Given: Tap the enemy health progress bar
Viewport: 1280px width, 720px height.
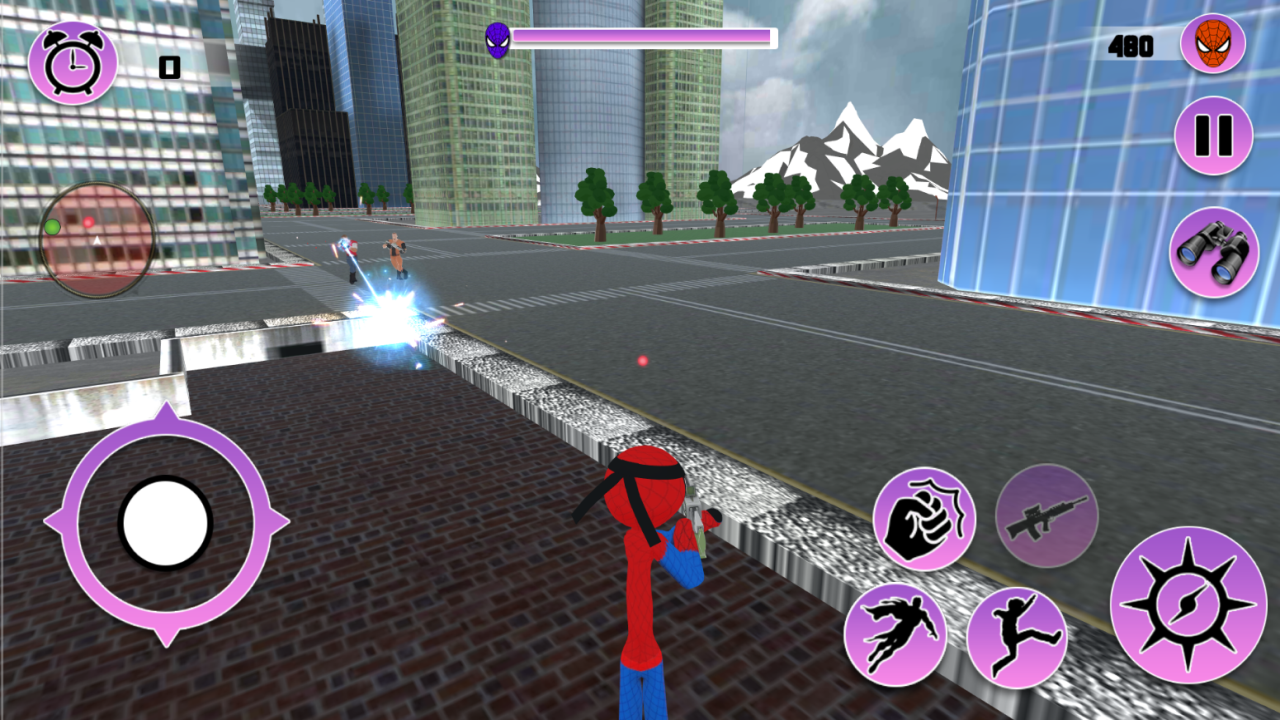Looking at the screenshot, I should (645, 38).
